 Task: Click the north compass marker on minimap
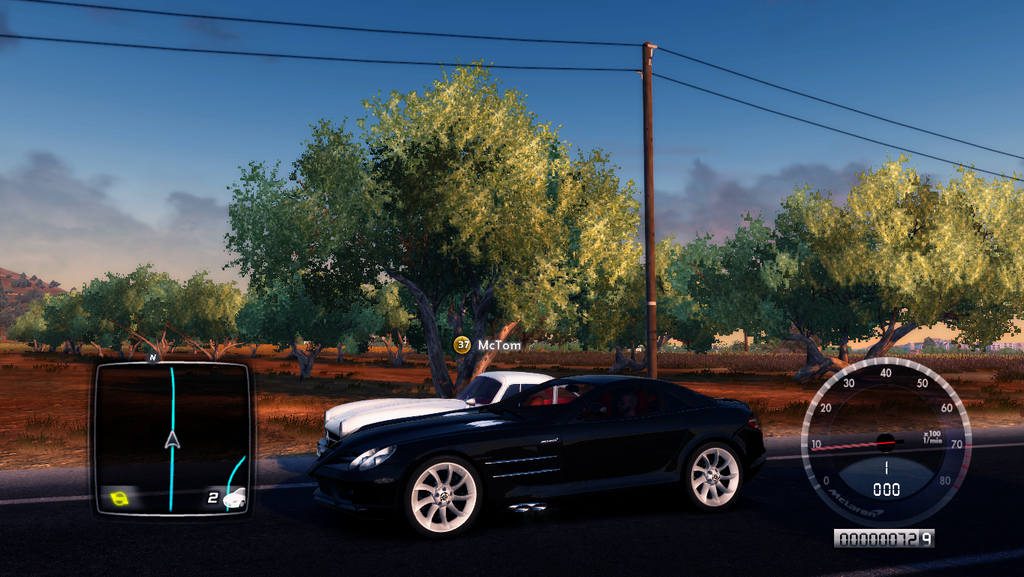point(153,357)
